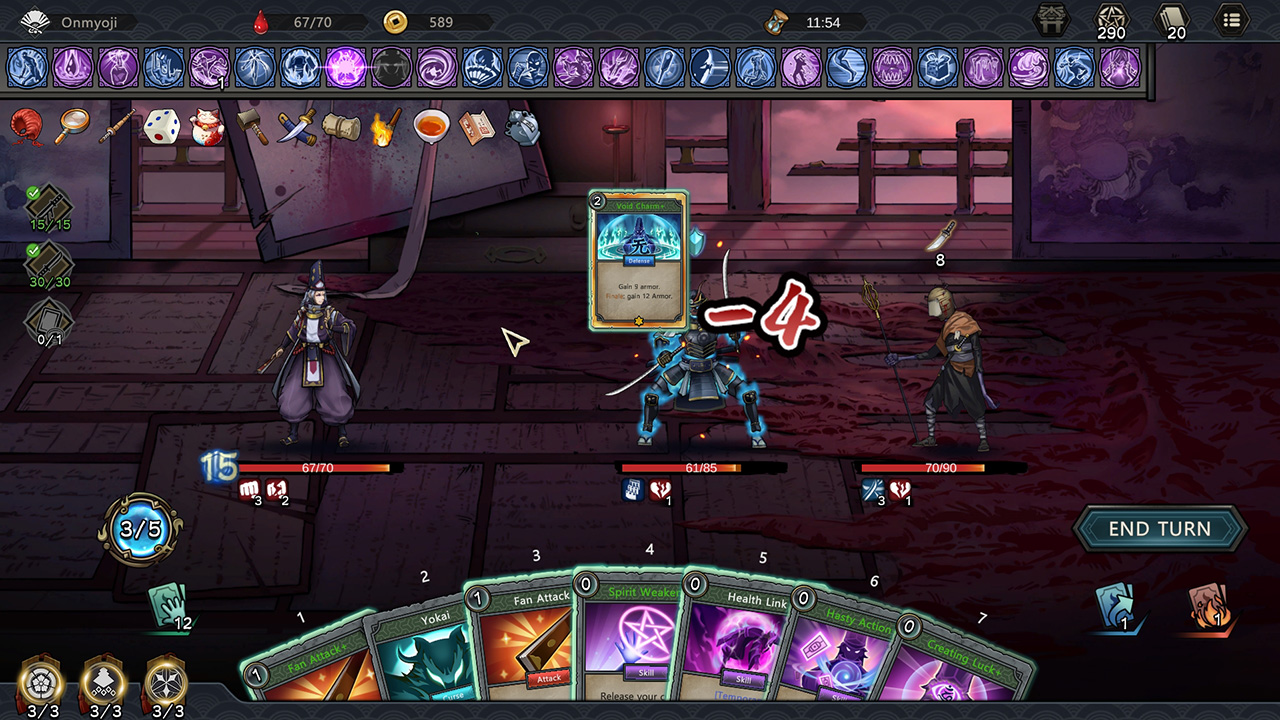Open the shrine icon in the top bar
The height and width of the screenshot is (720, 1280).
pos(1051,17)
